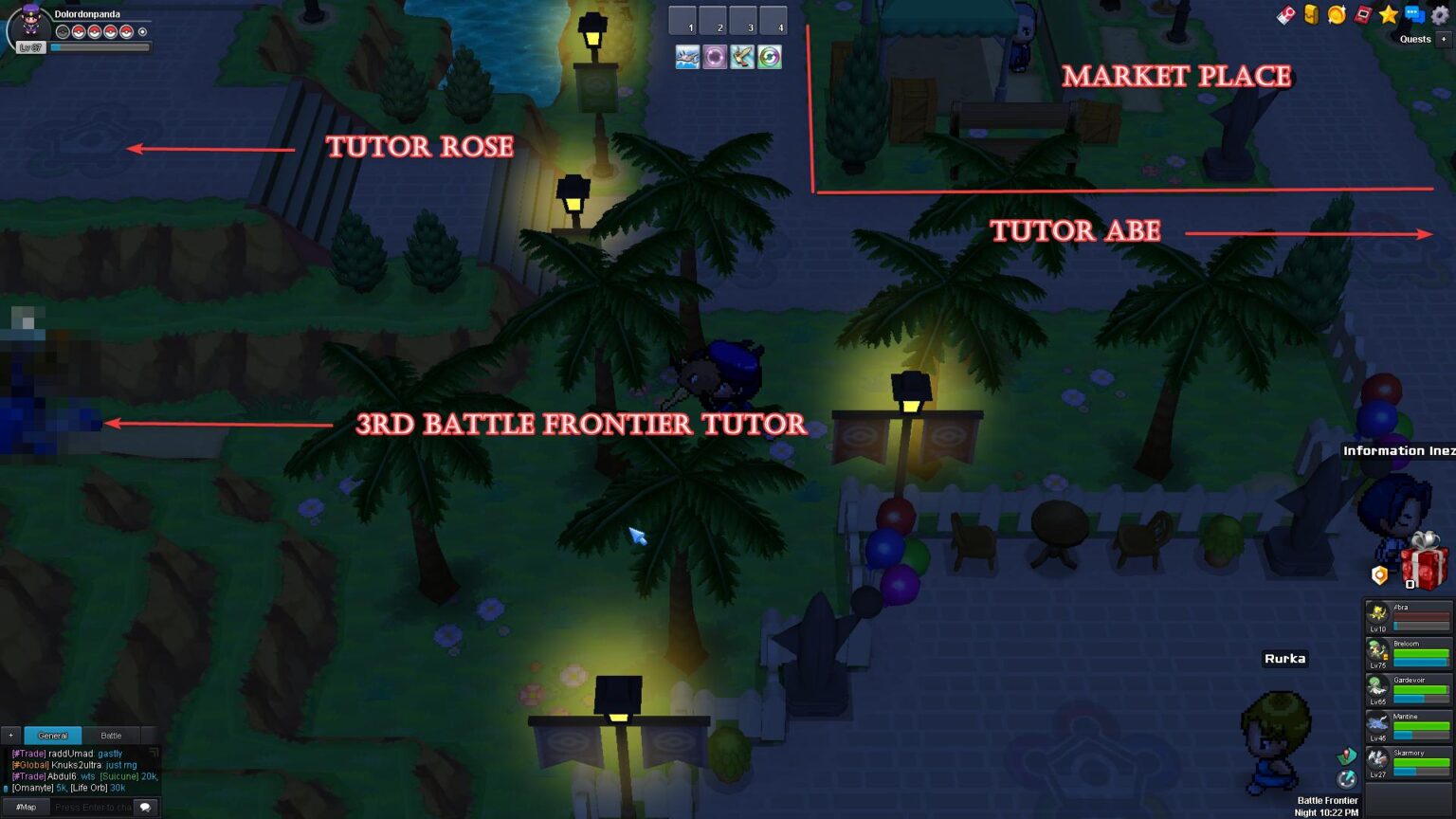This screenshot has height=819, width=1456.
Task: Open a new chat tab with the plus sign
Action: click(11, 735)
